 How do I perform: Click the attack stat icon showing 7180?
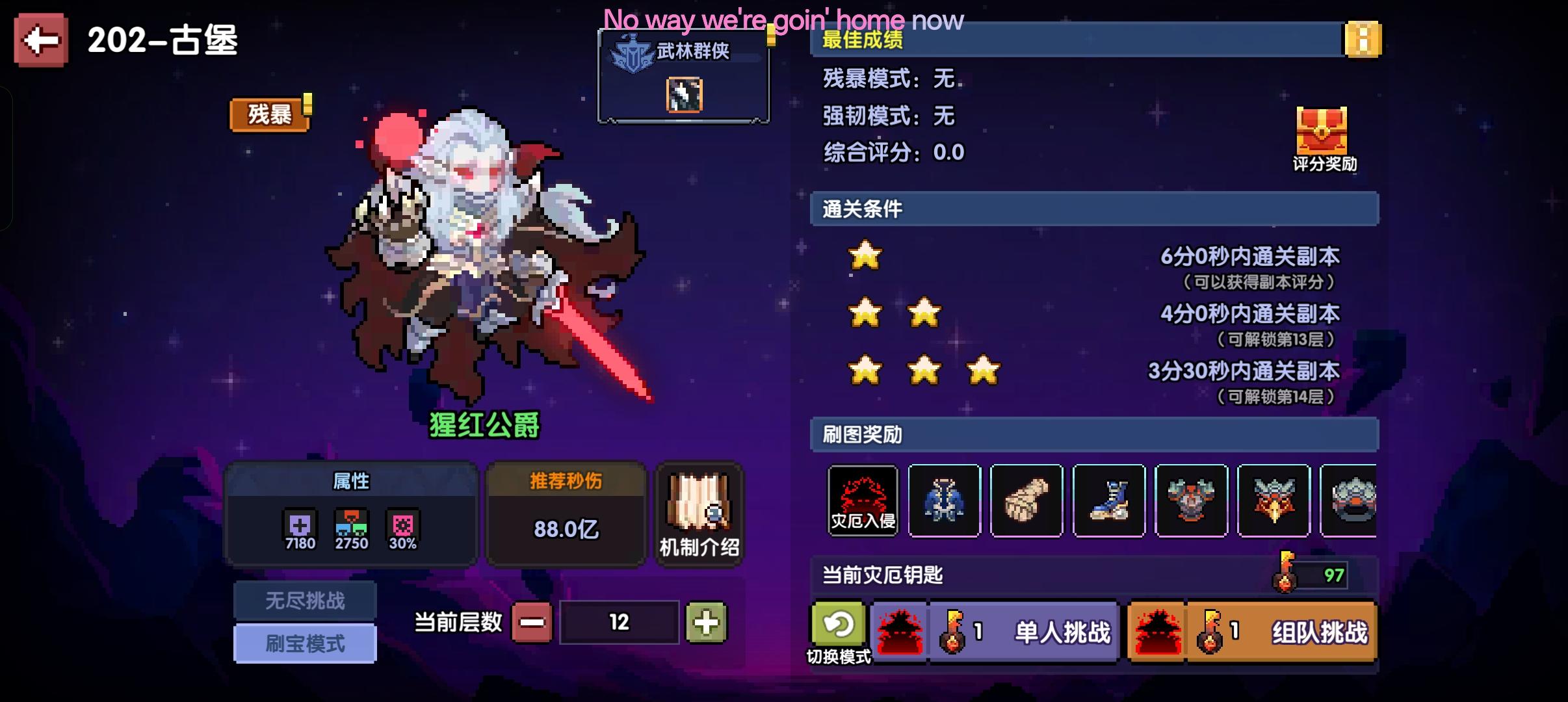click(300, 523)
